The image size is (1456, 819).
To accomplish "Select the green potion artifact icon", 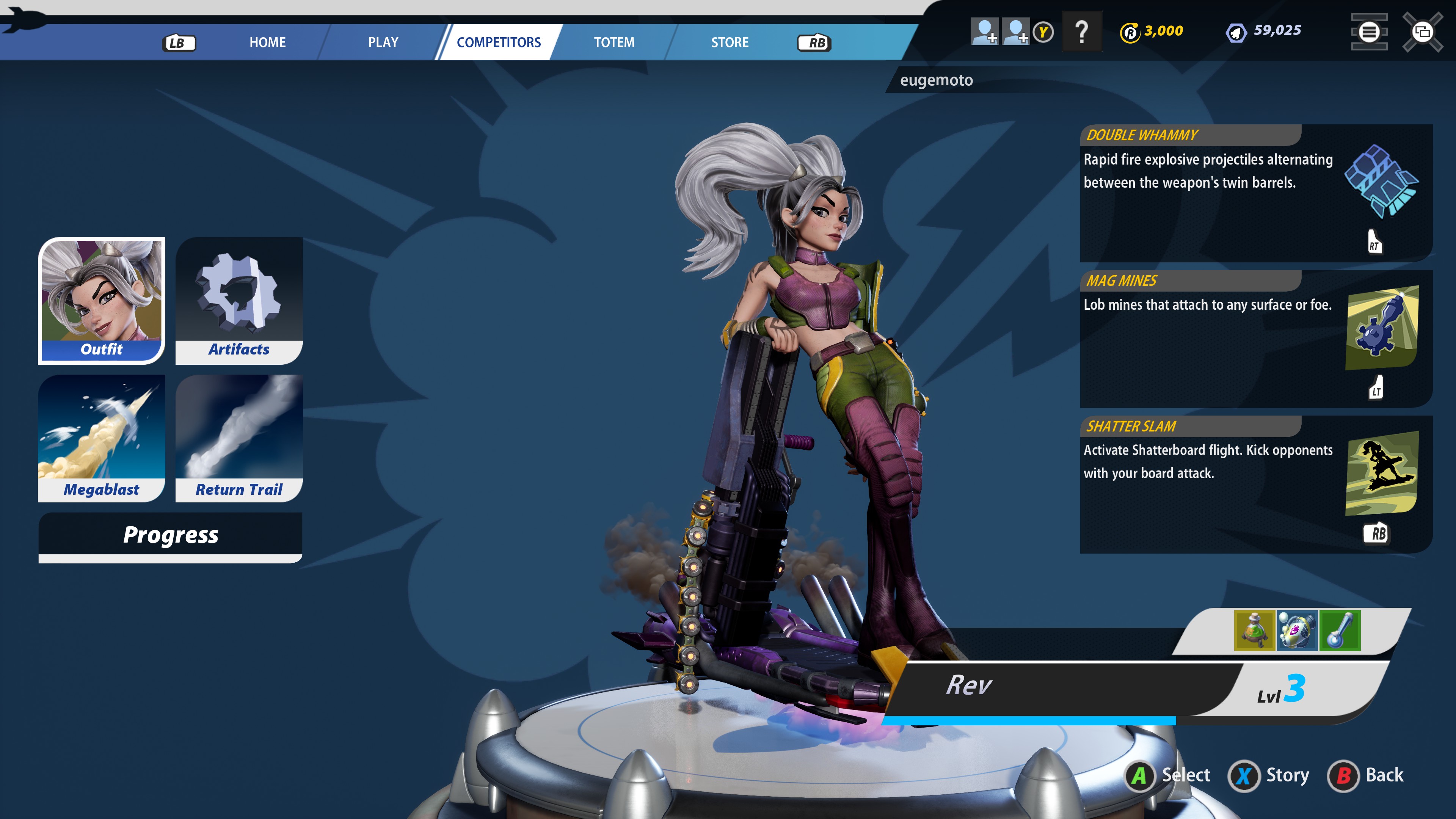I will (1254, 630).
